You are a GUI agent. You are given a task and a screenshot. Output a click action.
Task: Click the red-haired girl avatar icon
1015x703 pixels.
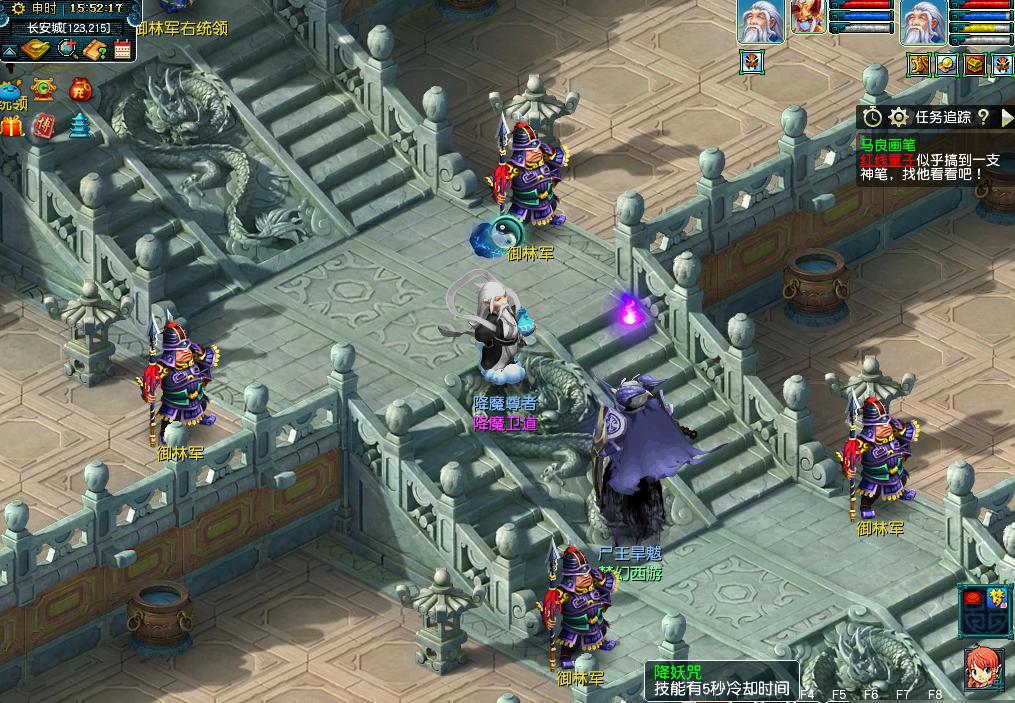pyautogui.click(x=984, y=669)
